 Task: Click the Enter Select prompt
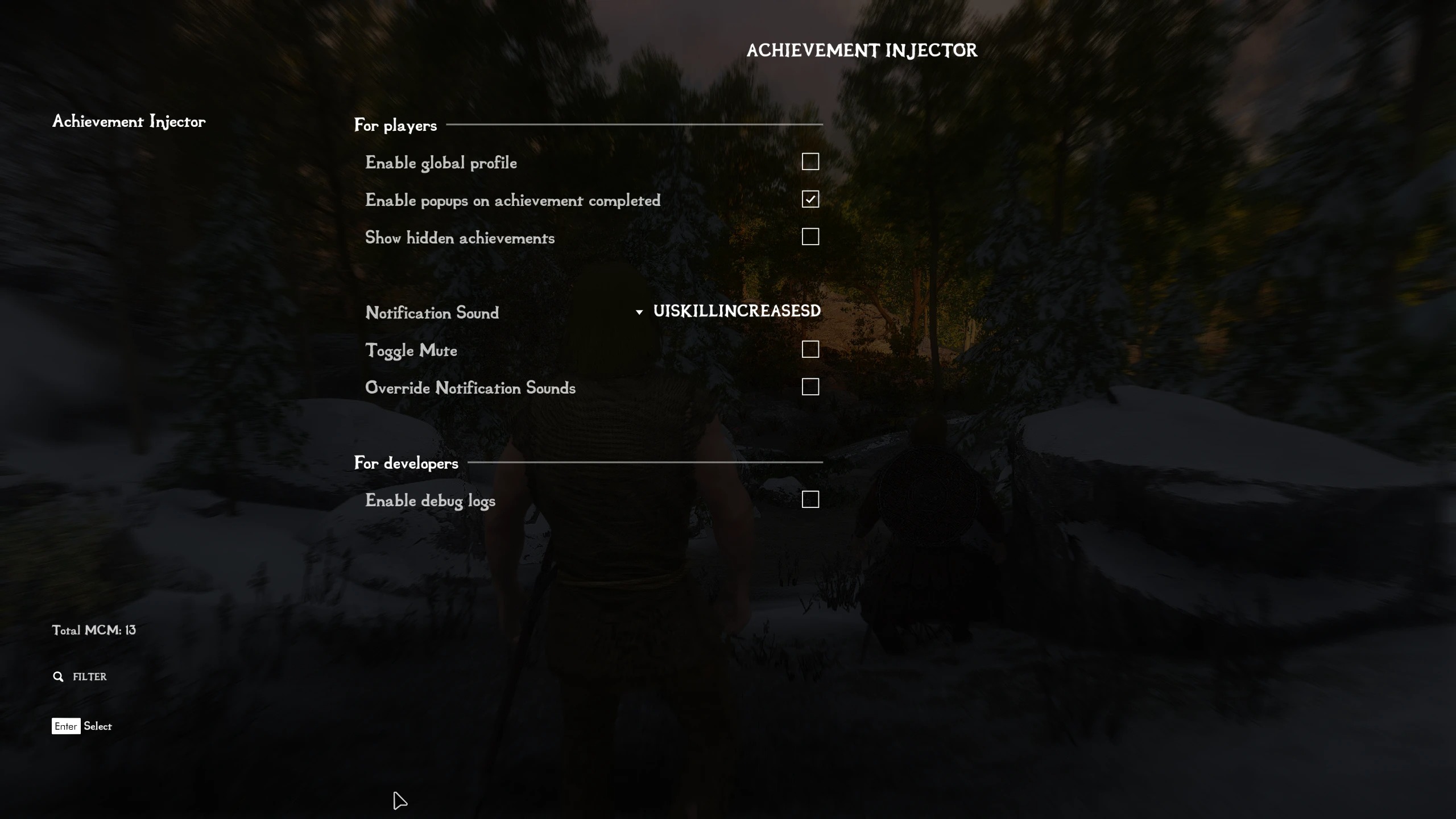click(82, 726)
